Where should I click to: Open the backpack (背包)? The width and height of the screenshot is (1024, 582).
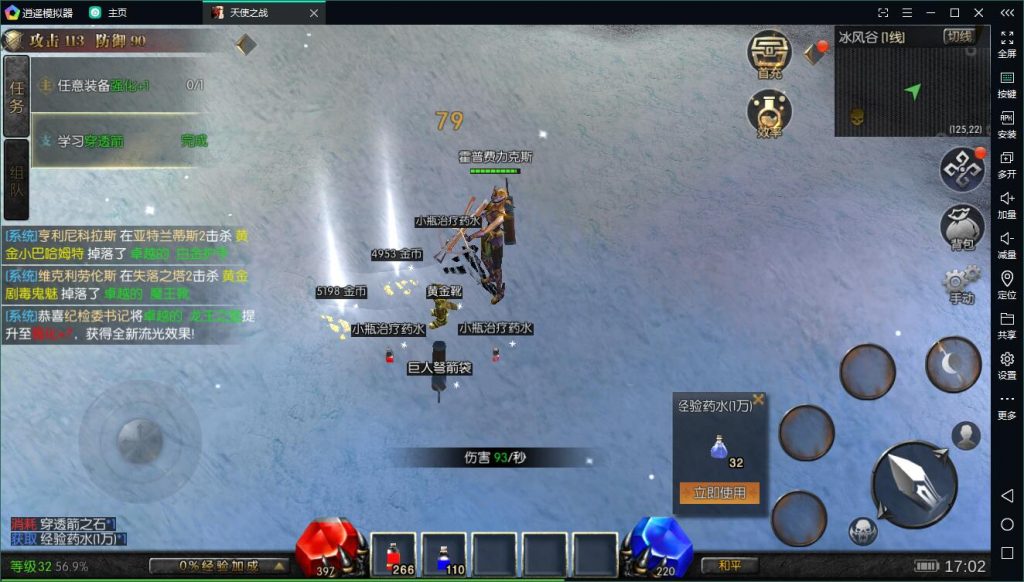(x=962, y=227)
